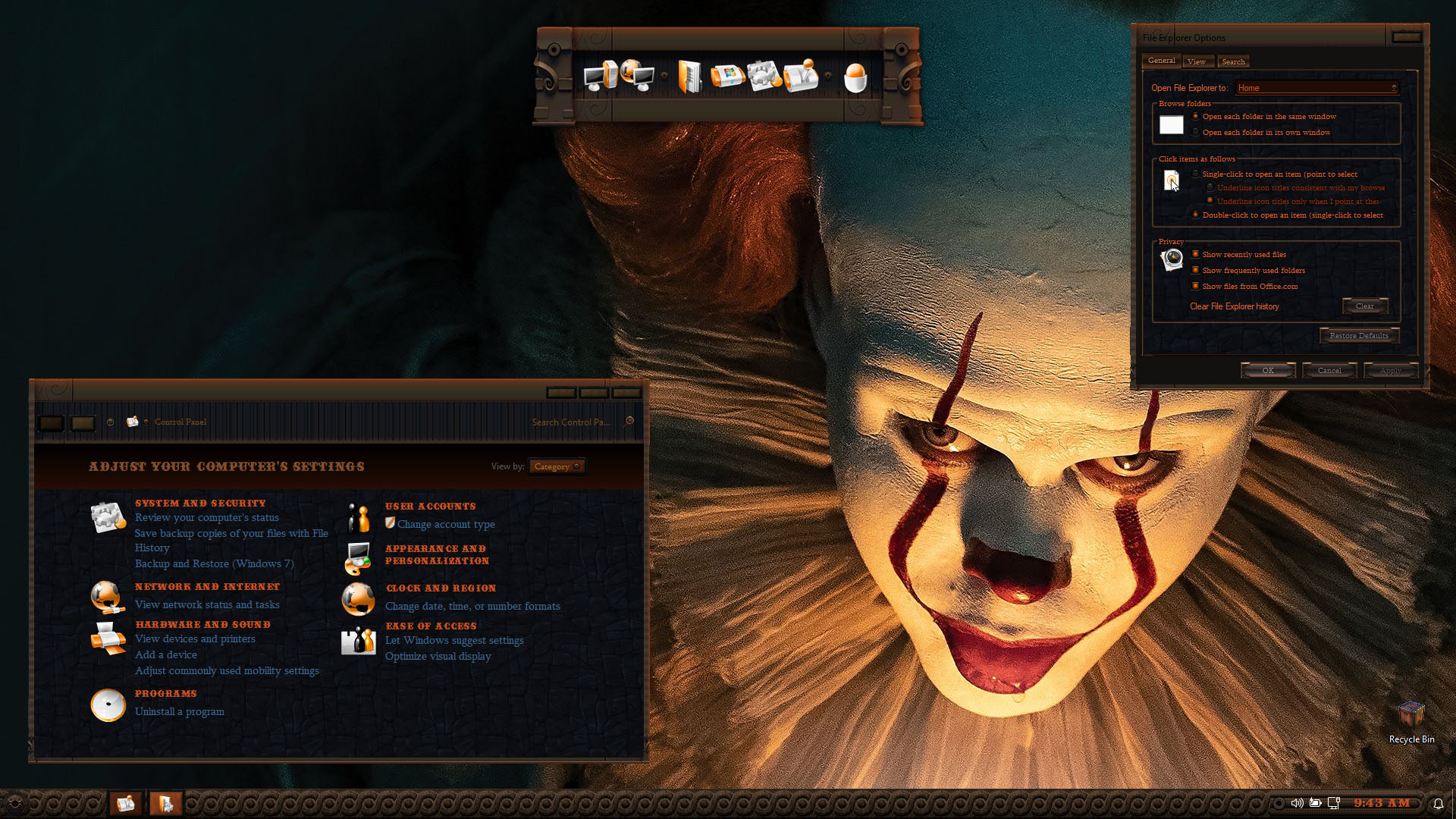Open the Recycle Bin desktop icon

1411,721
